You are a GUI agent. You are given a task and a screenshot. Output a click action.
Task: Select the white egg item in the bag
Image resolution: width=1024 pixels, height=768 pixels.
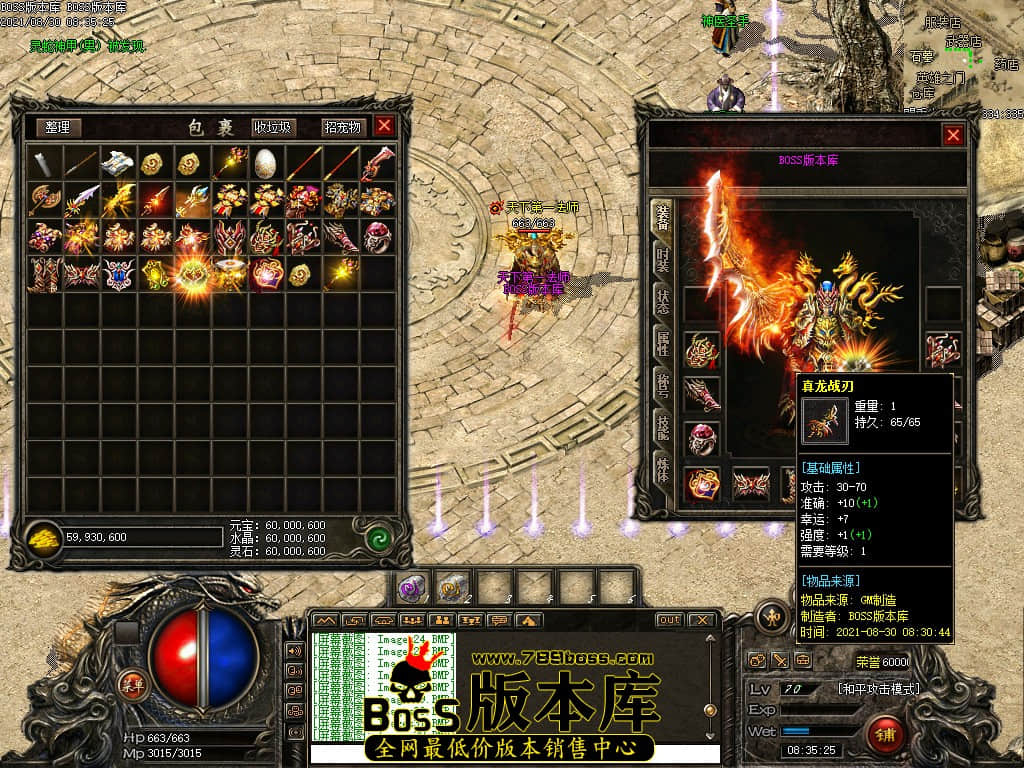[265, 162]
